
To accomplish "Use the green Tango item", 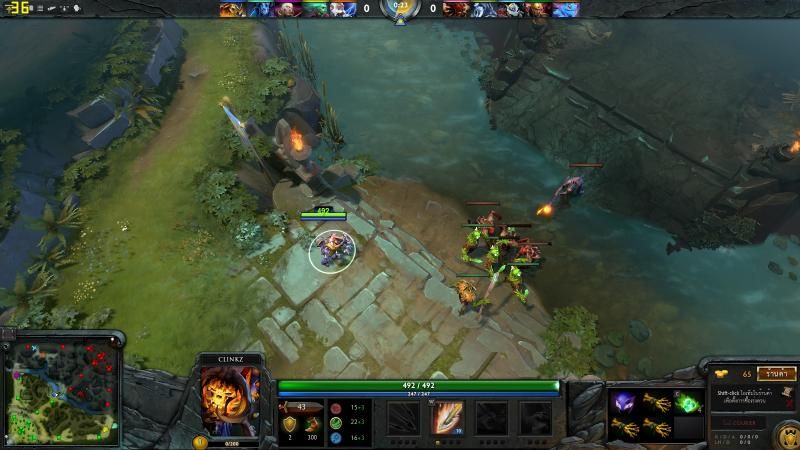I will 686,404.
